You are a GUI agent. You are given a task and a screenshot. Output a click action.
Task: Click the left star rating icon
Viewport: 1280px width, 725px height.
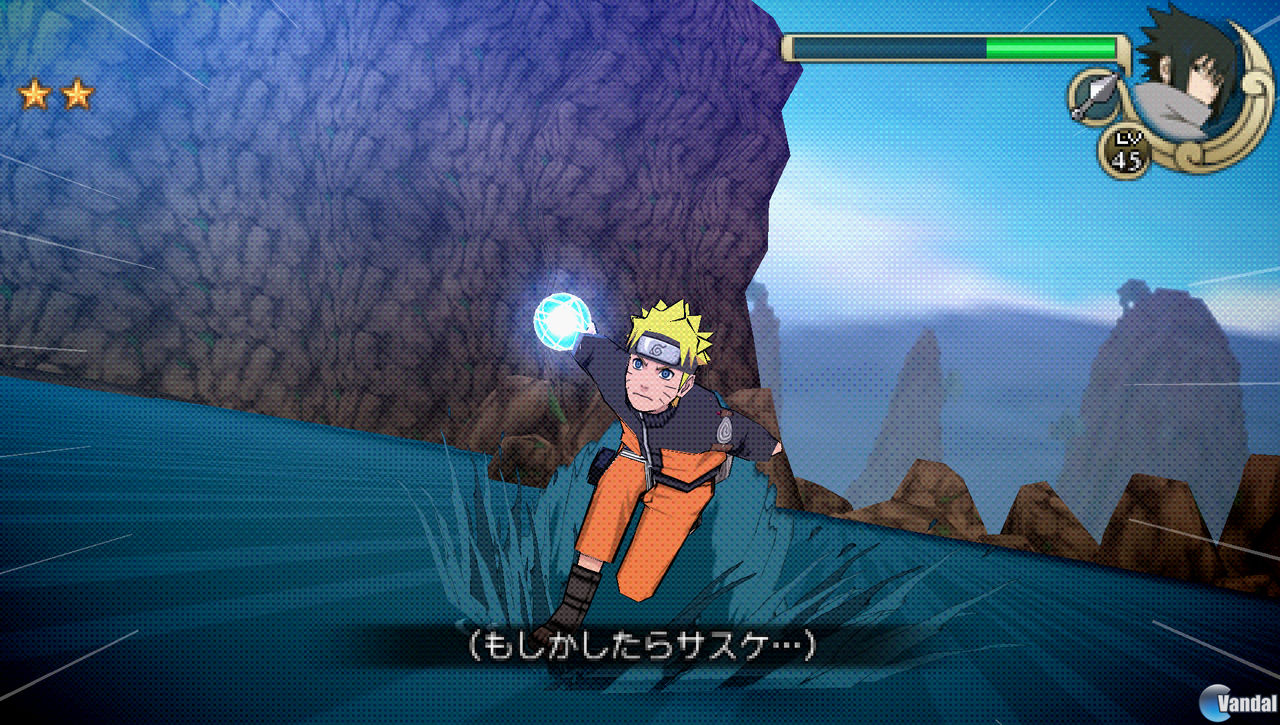(x=32, y=95)
